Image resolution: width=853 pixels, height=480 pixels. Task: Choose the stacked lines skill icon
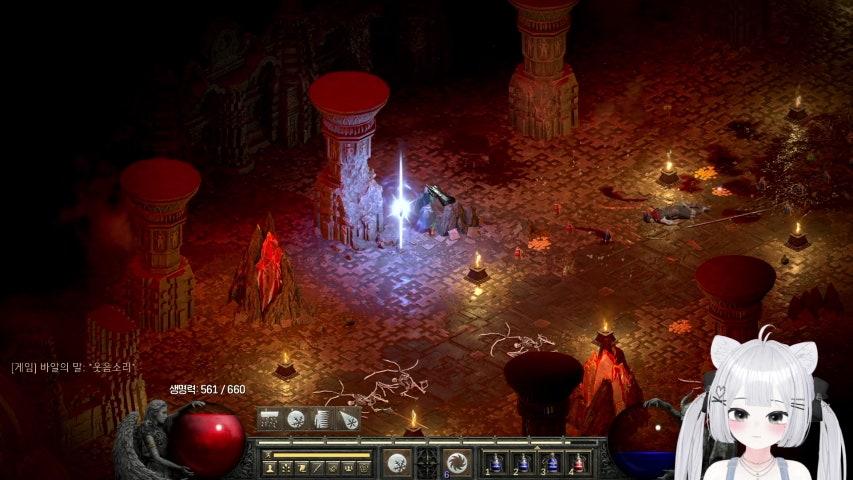click(322, 420)
